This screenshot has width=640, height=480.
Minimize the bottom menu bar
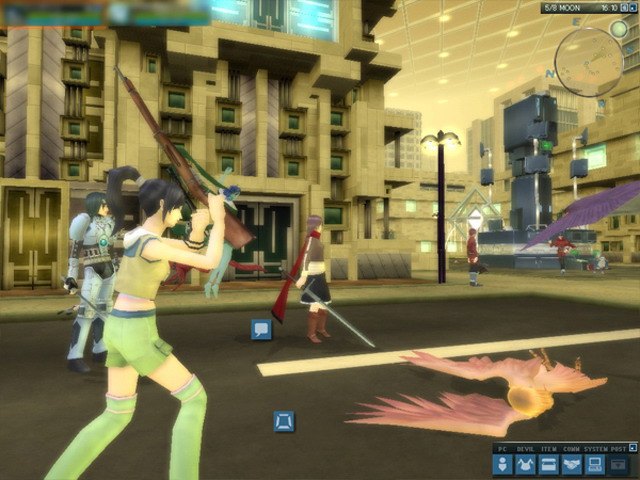point(632,448)
